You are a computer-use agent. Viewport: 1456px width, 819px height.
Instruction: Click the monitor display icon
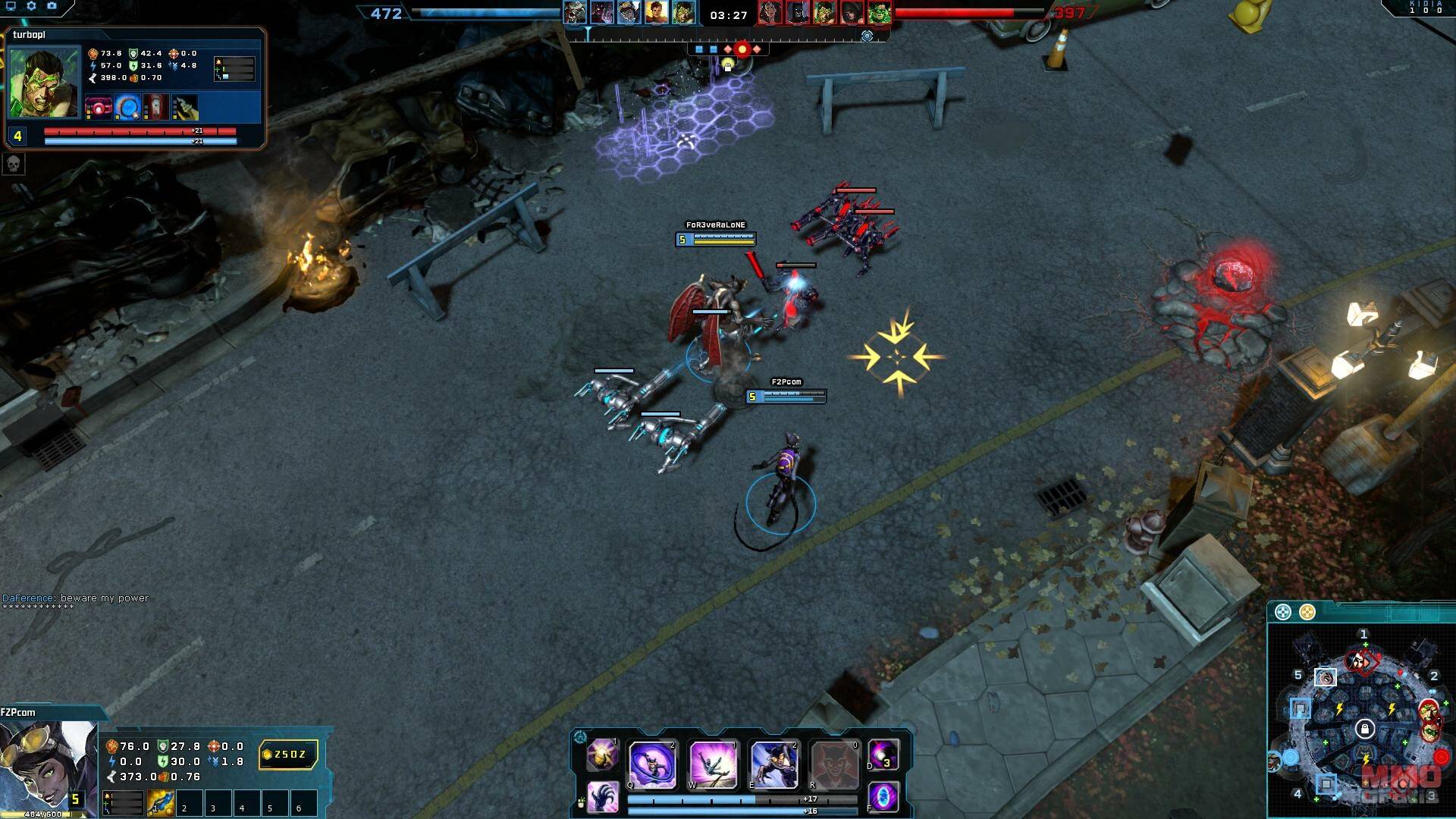point(11,6)
